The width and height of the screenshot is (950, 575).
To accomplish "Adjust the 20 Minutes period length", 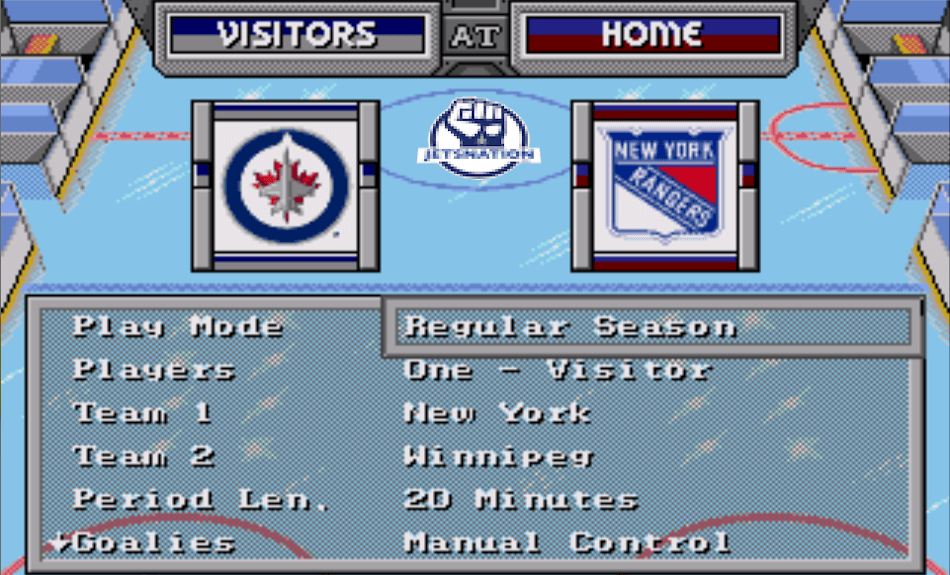I will [x=521, y=499].
